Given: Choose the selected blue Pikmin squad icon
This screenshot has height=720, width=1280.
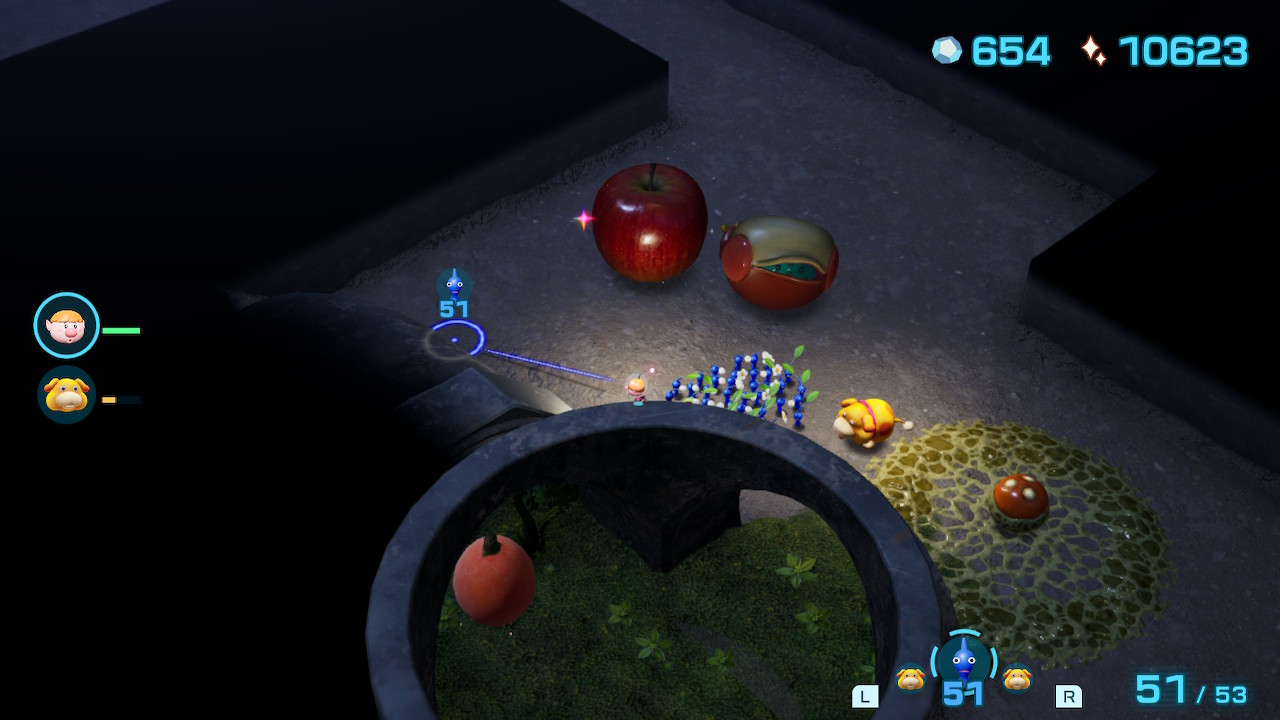Looking at the screenshot, I should [x=963, y=660].
